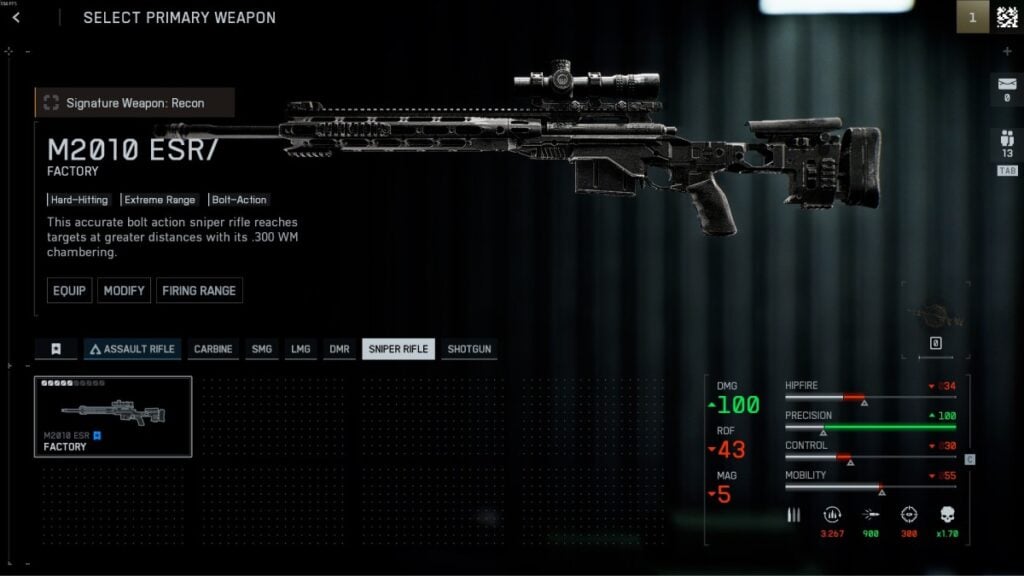Enter the Firing Range
The image size is (1024, 576).
click(x=198, y=291)
